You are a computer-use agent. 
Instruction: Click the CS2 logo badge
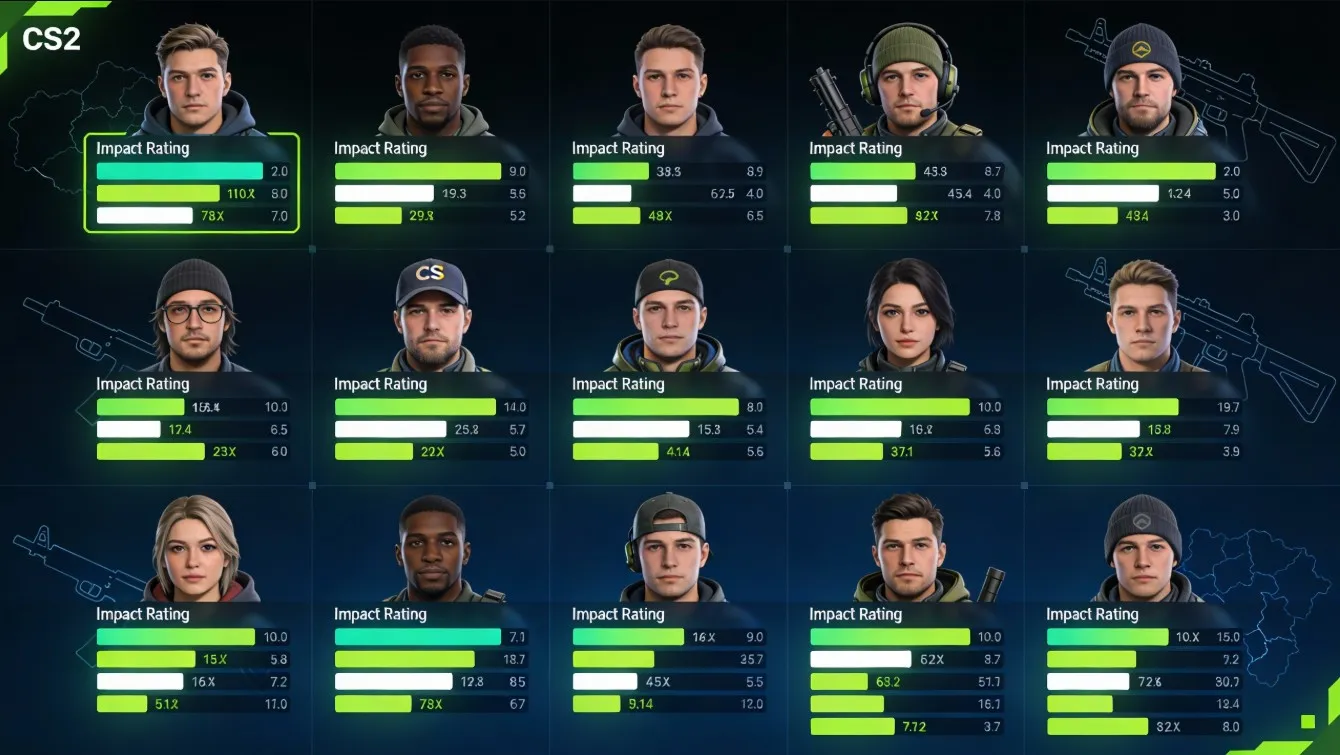point(52,39)
